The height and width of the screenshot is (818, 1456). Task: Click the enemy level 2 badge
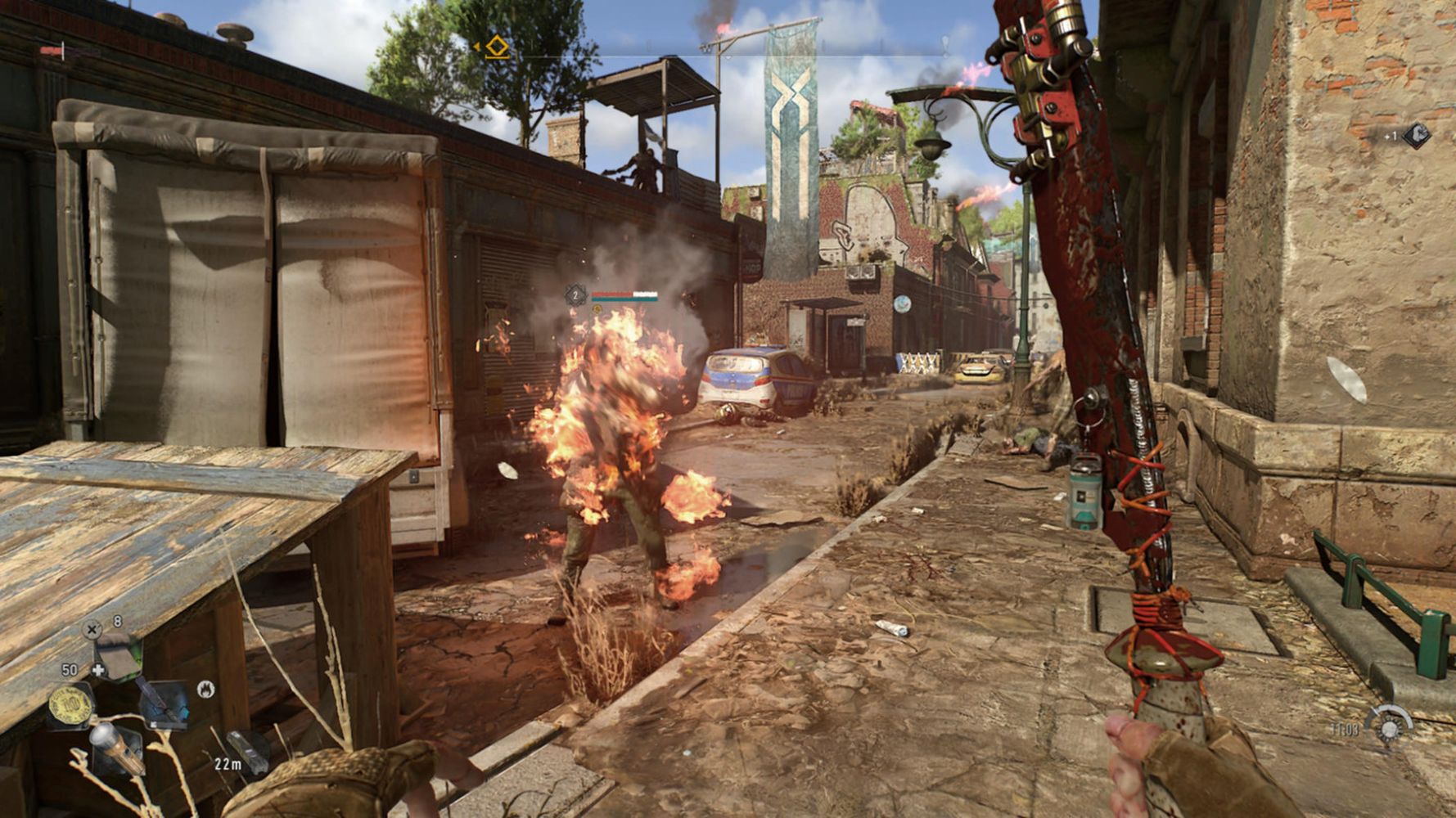pyautogui.click(x=576, y=295)
